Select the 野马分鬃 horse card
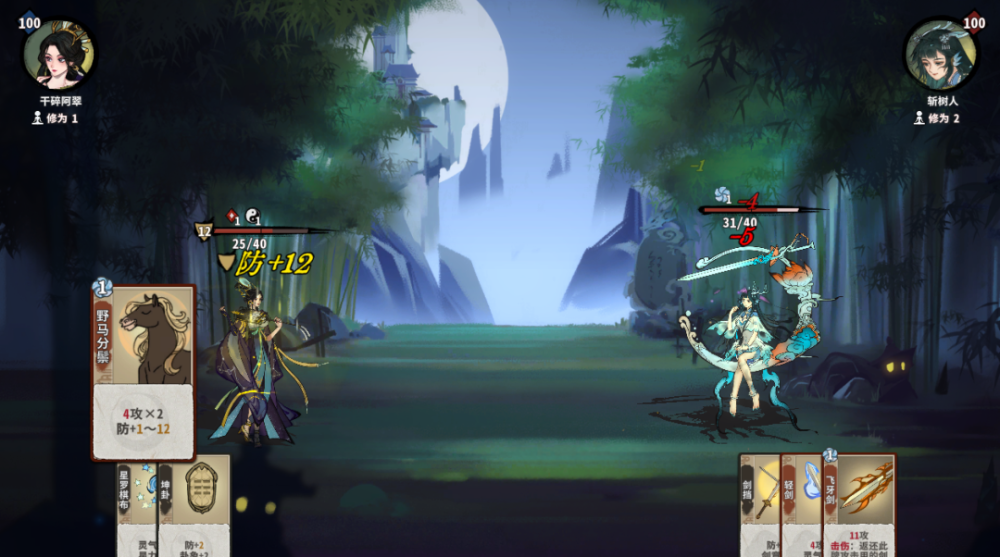 (143, 371)
